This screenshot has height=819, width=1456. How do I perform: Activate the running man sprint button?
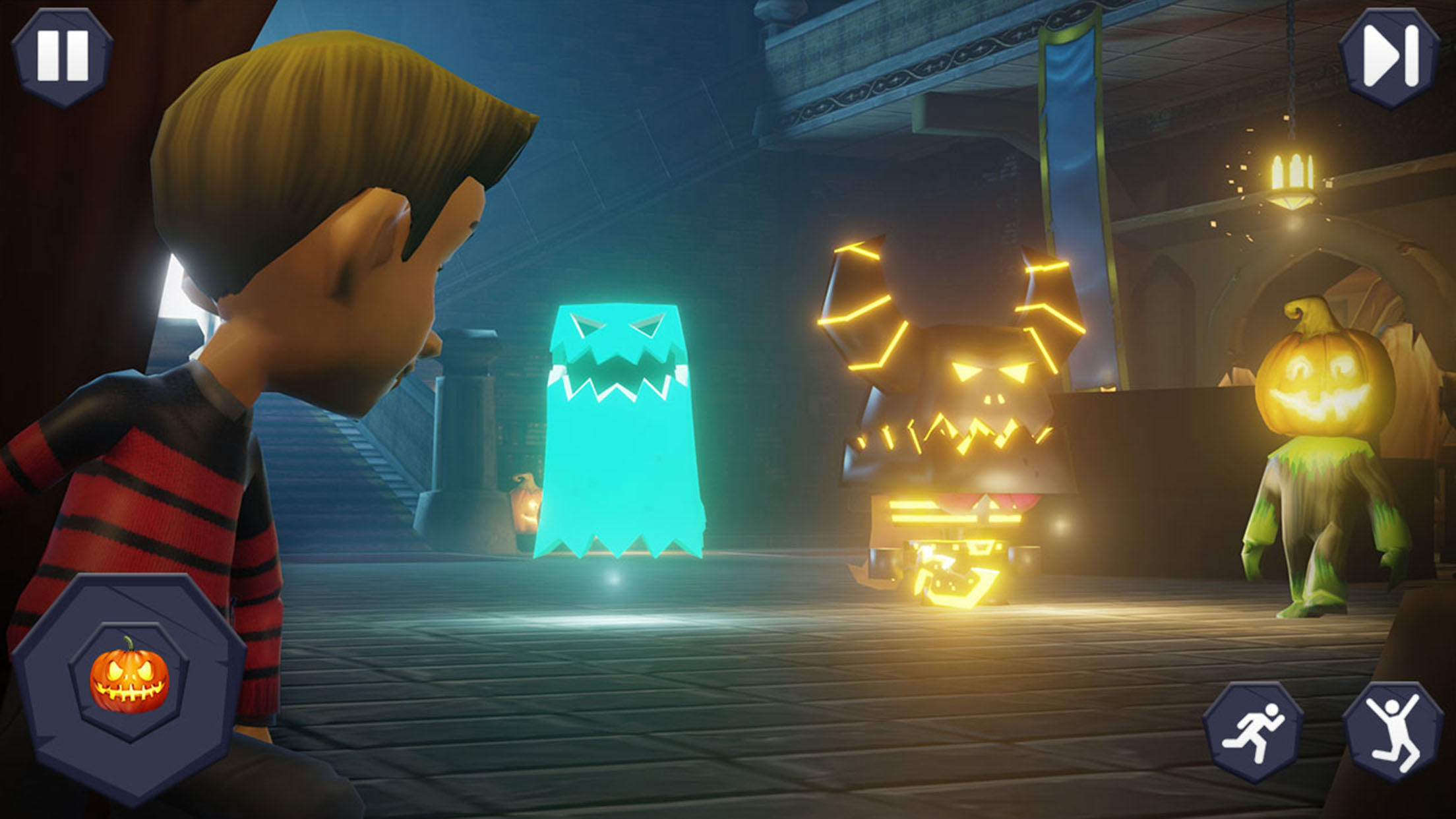[x=1252, y=731]
